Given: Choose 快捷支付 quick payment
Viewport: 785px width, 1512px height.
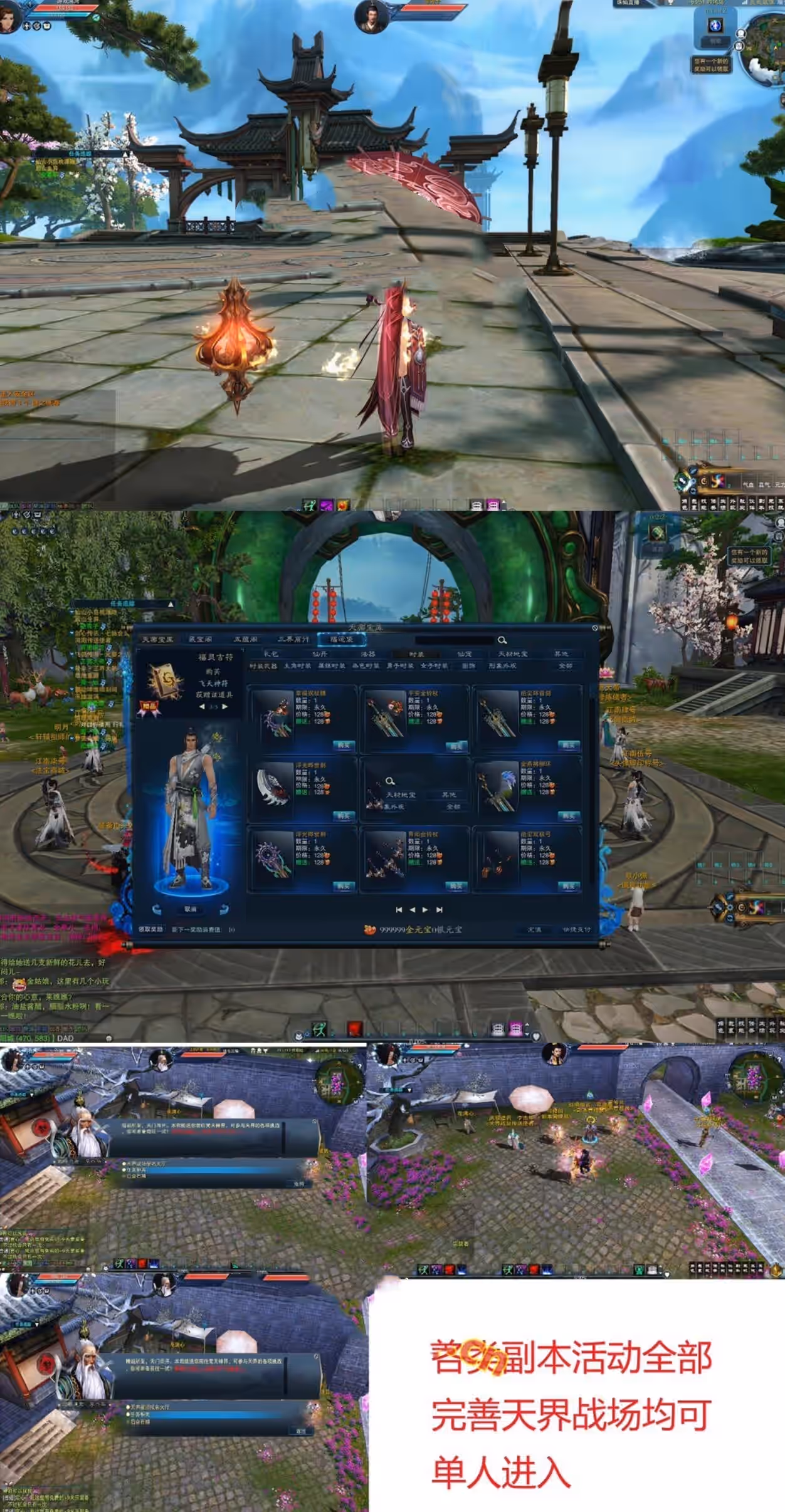Looking at the screenshot, I should [x=577, y=929].
